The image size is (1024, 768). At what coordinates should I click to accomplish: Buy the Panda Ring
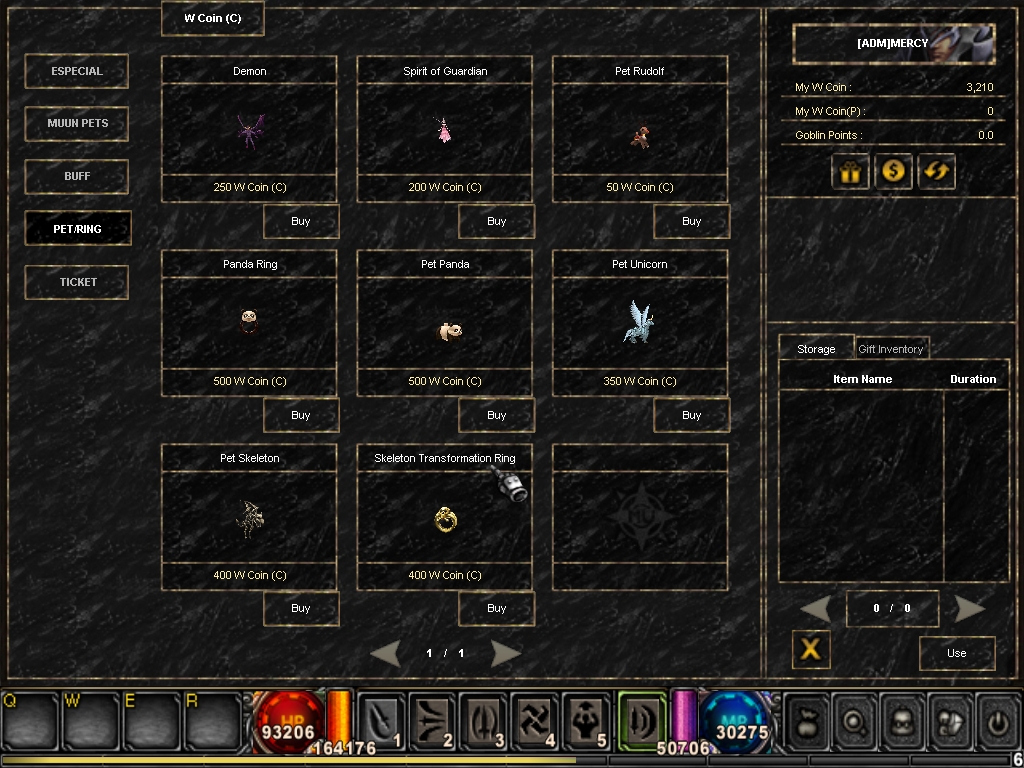point(300,415)
